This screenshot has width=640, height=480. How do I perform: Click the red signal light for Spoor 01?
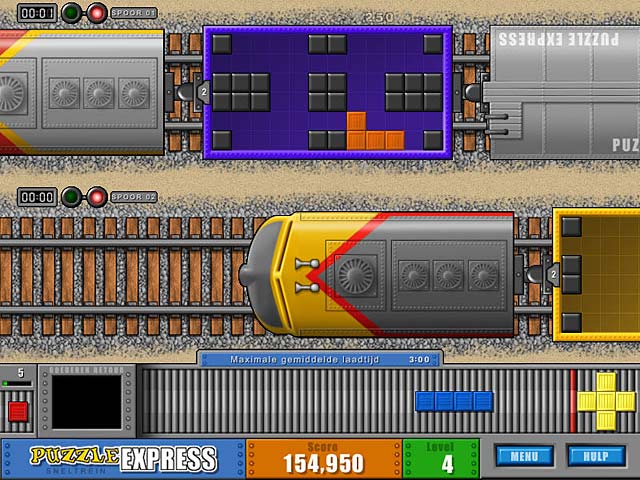click(x=96, y=13)
